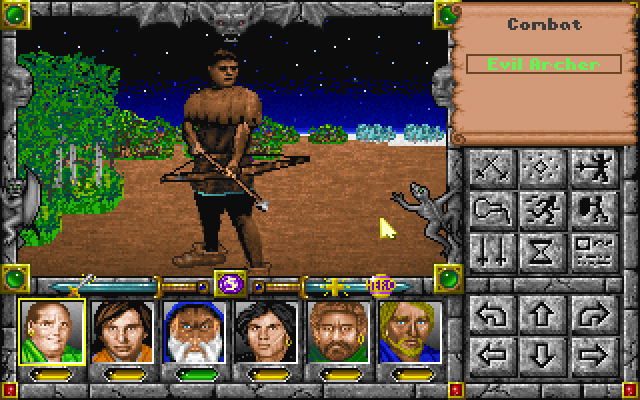Click the pointing hand action icon
Image resolution: width=640 pixels, height=400 pixels.
(491, 208)
